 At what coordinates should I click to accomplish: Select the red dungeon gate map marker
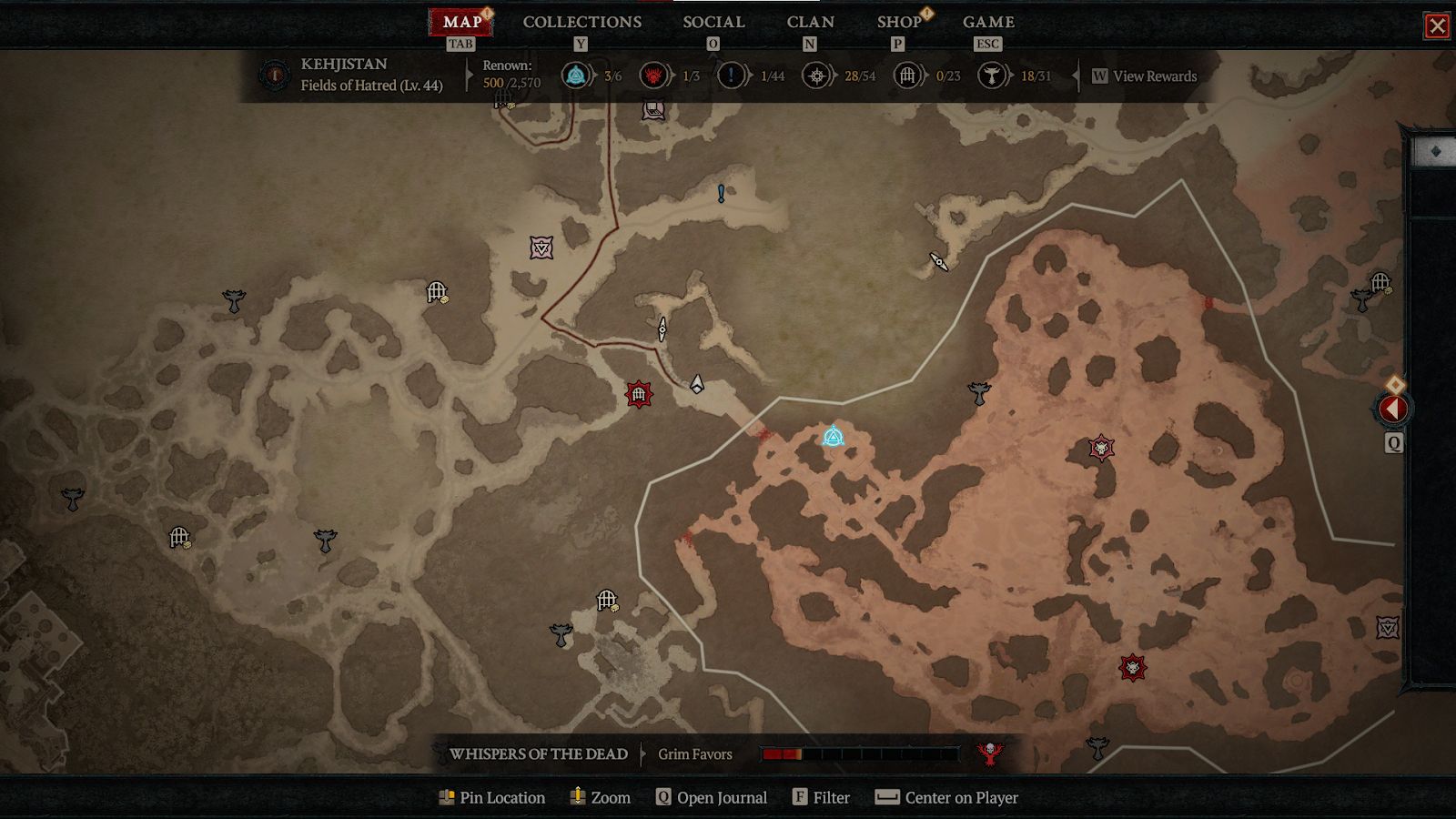pos(639,394)
